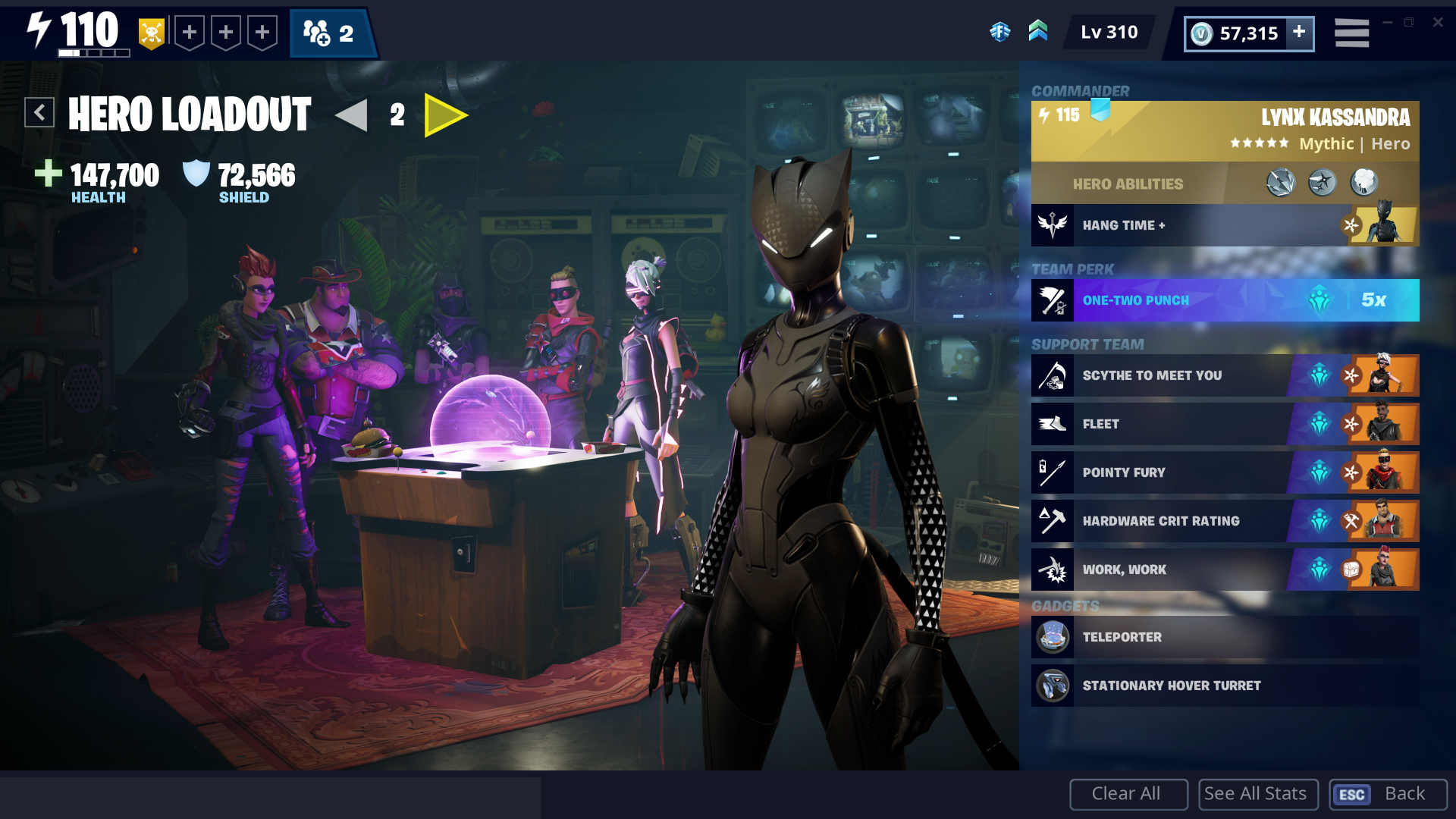The height and width of the screenshot is (819, 1456).
Task: Click the Hardware Crit Rating hammer icon
Action: [x=1053, y=521]
